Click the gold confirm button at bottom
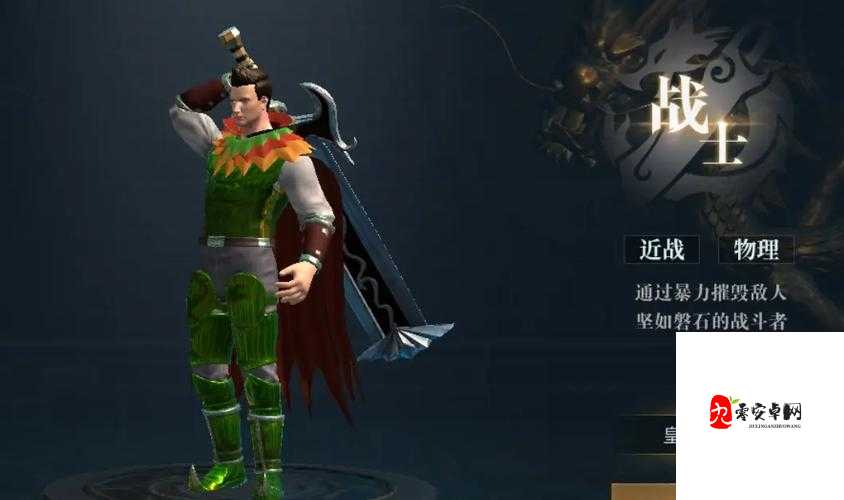Image resolution: width=844 pixels, height=500 pixels. pyautogui.click(x=644, y=491)
